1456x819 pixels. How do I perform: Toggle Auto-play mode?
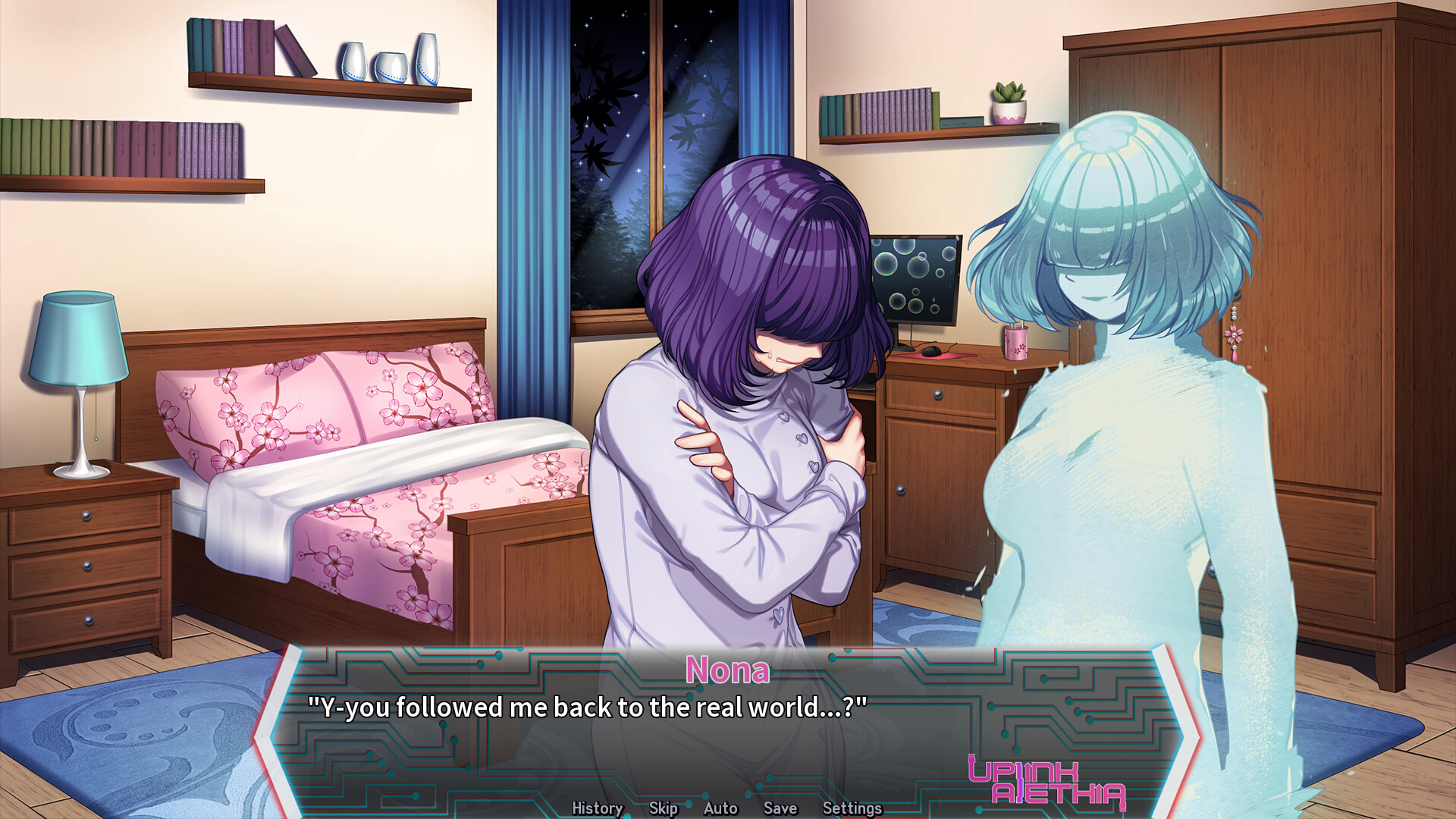pyautogui.click(x=719, y=808)
